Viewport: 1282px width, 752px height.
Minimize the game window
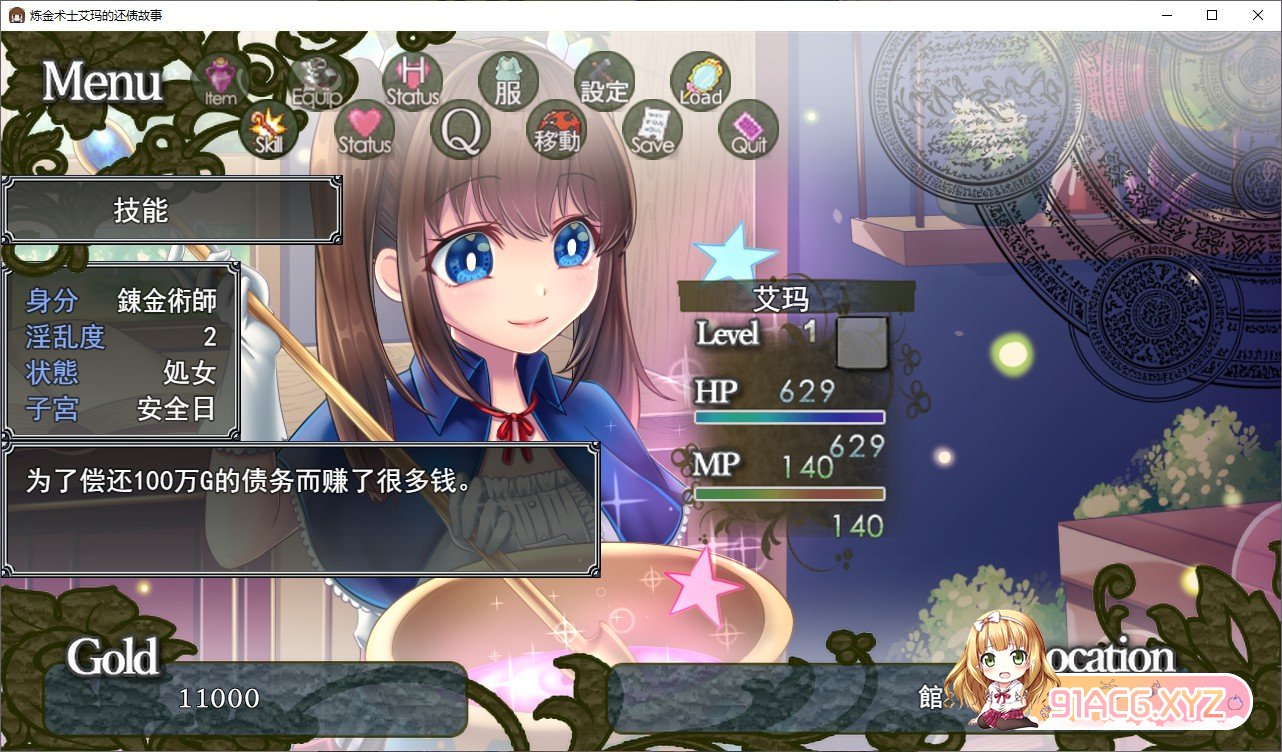tap(1166, 15)
